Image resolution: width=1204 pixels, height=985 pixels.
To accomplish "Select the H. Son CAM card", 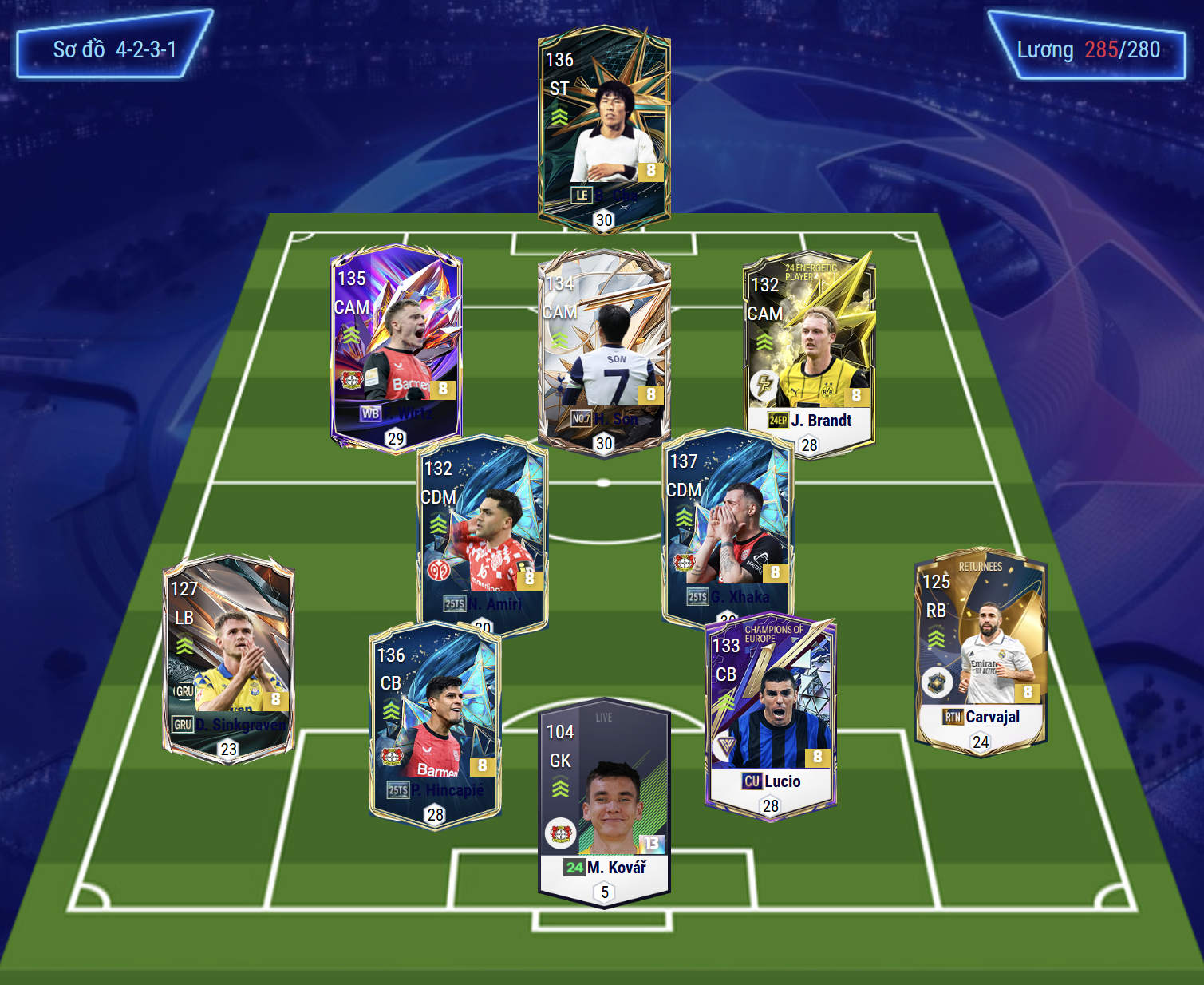I will [604, 351].
